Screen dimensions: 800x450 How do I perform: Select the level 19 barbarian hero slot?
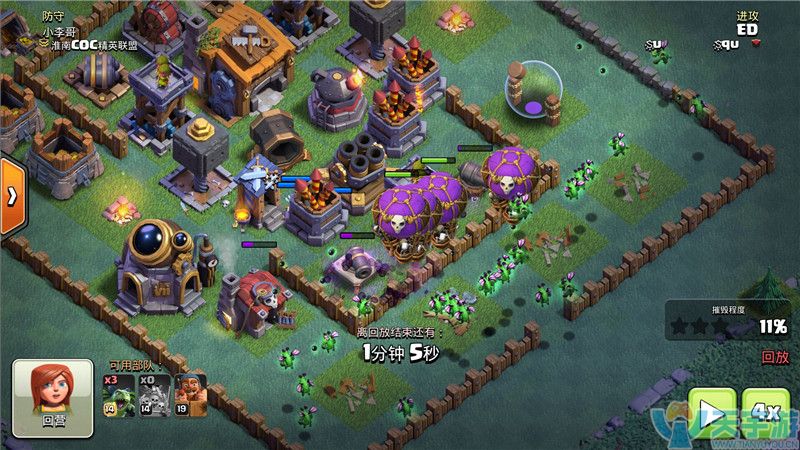pos(190,396)
